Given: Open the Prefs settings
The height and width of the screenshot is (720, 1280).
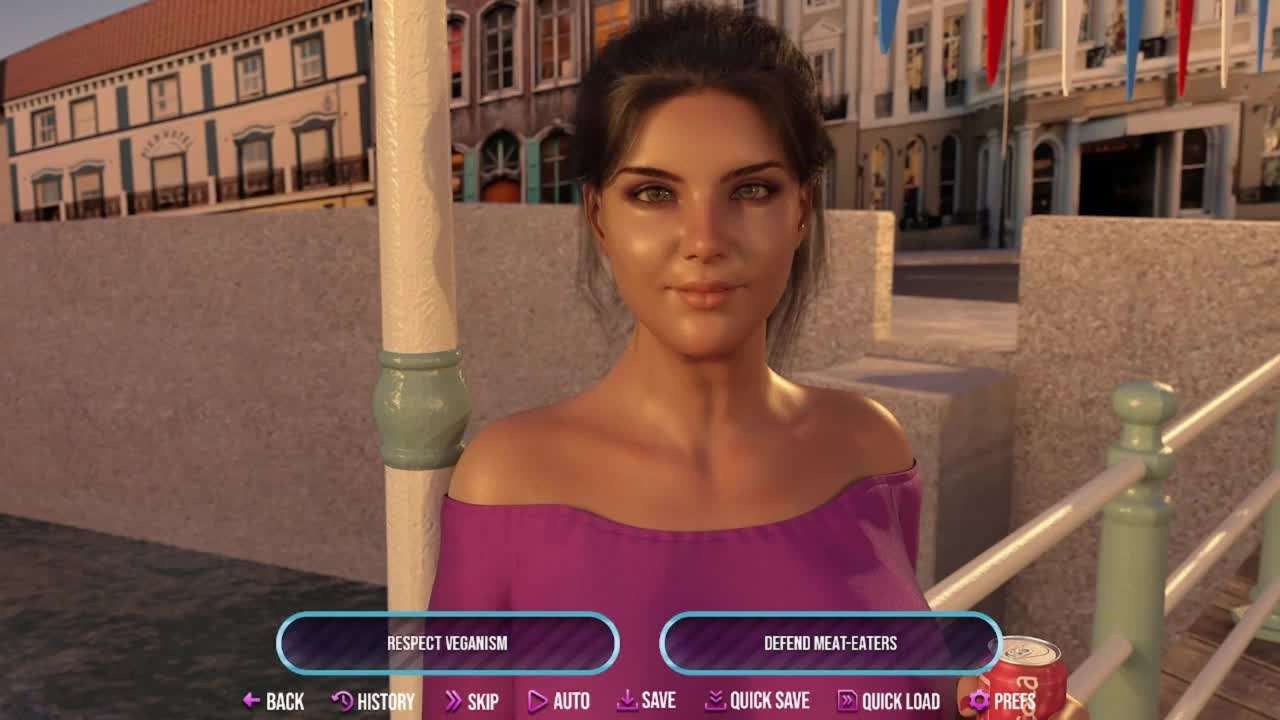Looking at the screenshot, I should click(x=1002, y=701).
